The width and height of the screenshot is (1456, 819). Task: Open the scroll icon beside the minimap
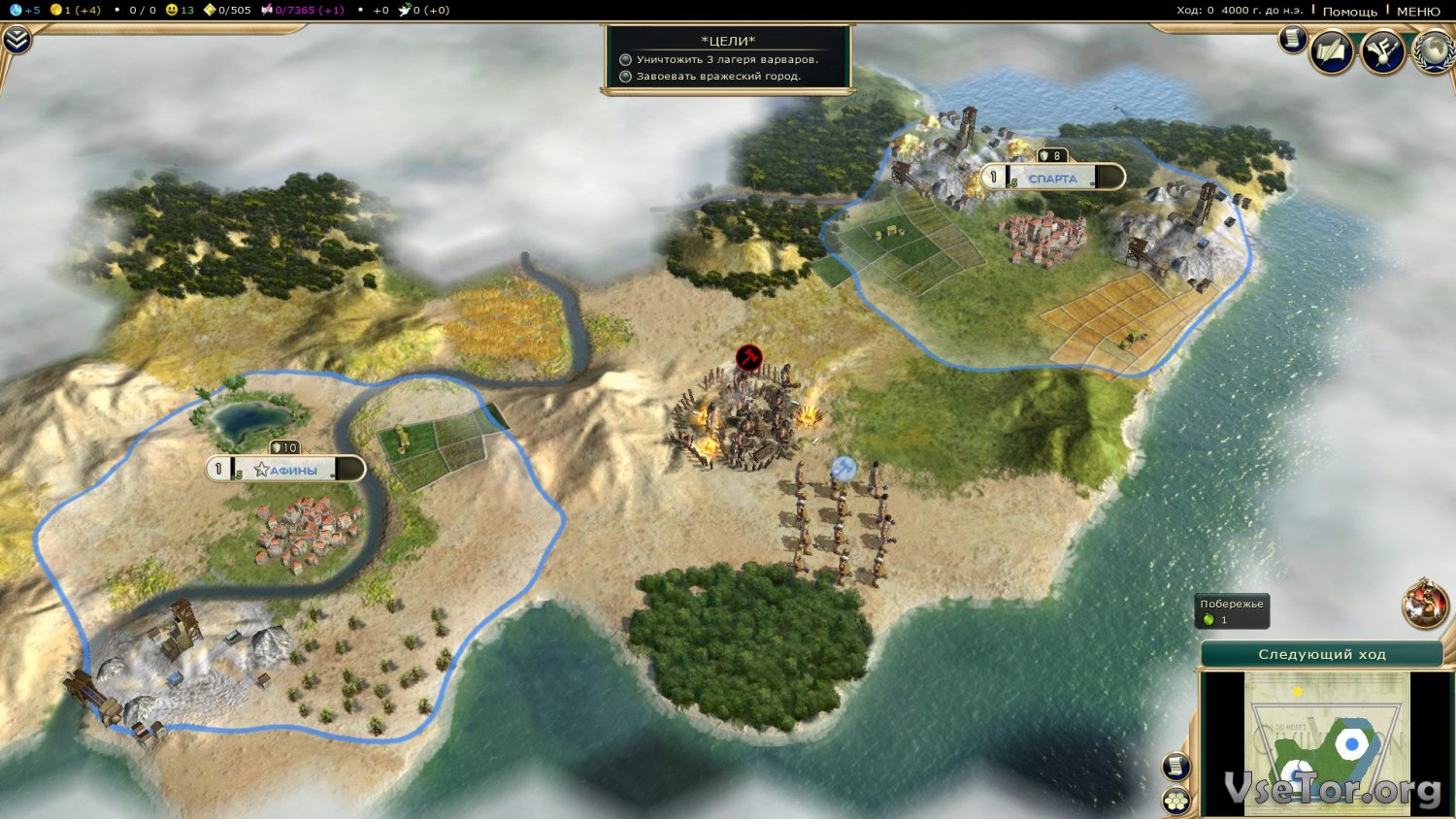tap(1176, 767)
